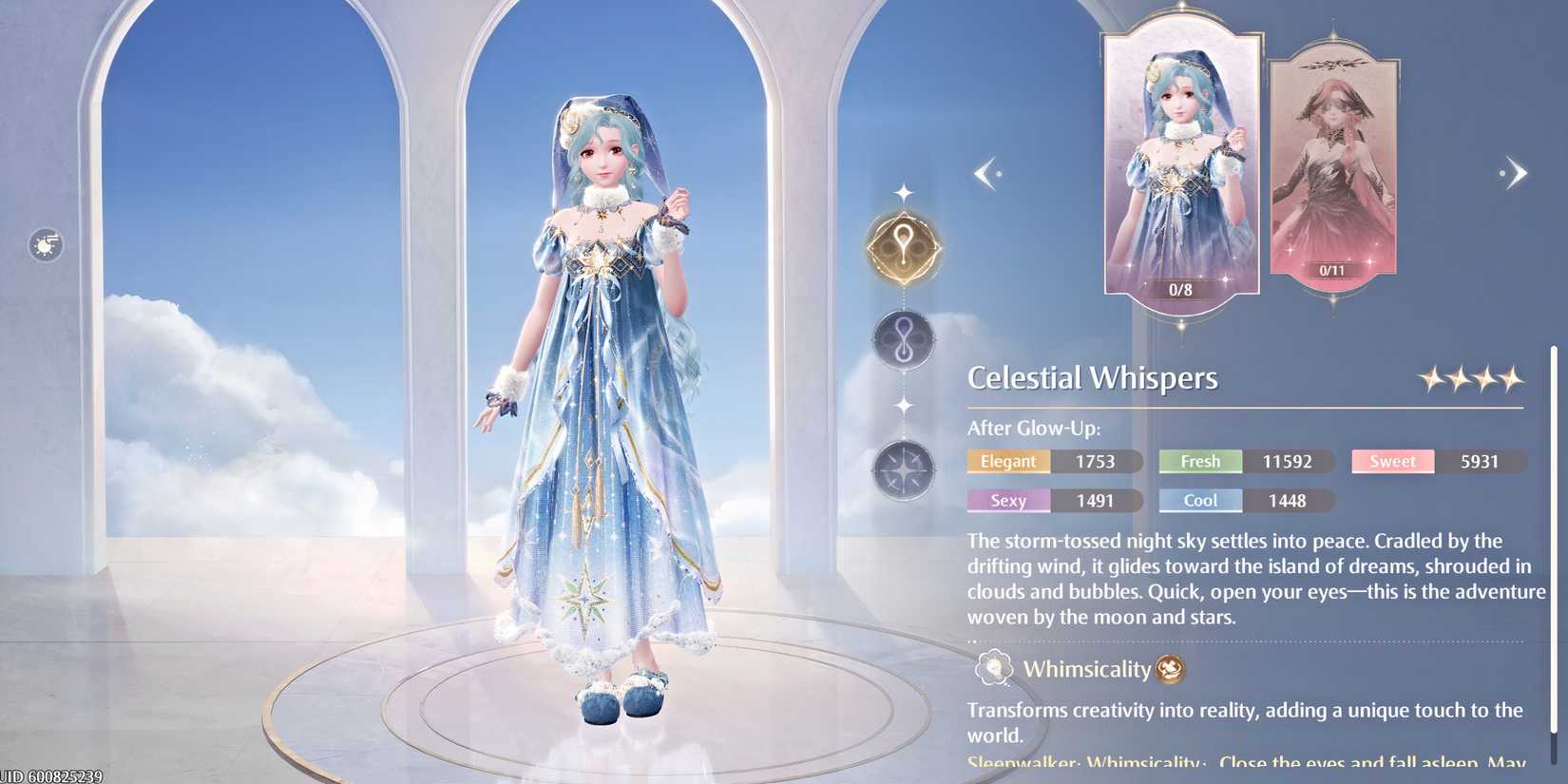This screenshot has width=1568, height=784.
Task: Click the Whimsicality flower emblem icon
Action: tap(992, 668)
